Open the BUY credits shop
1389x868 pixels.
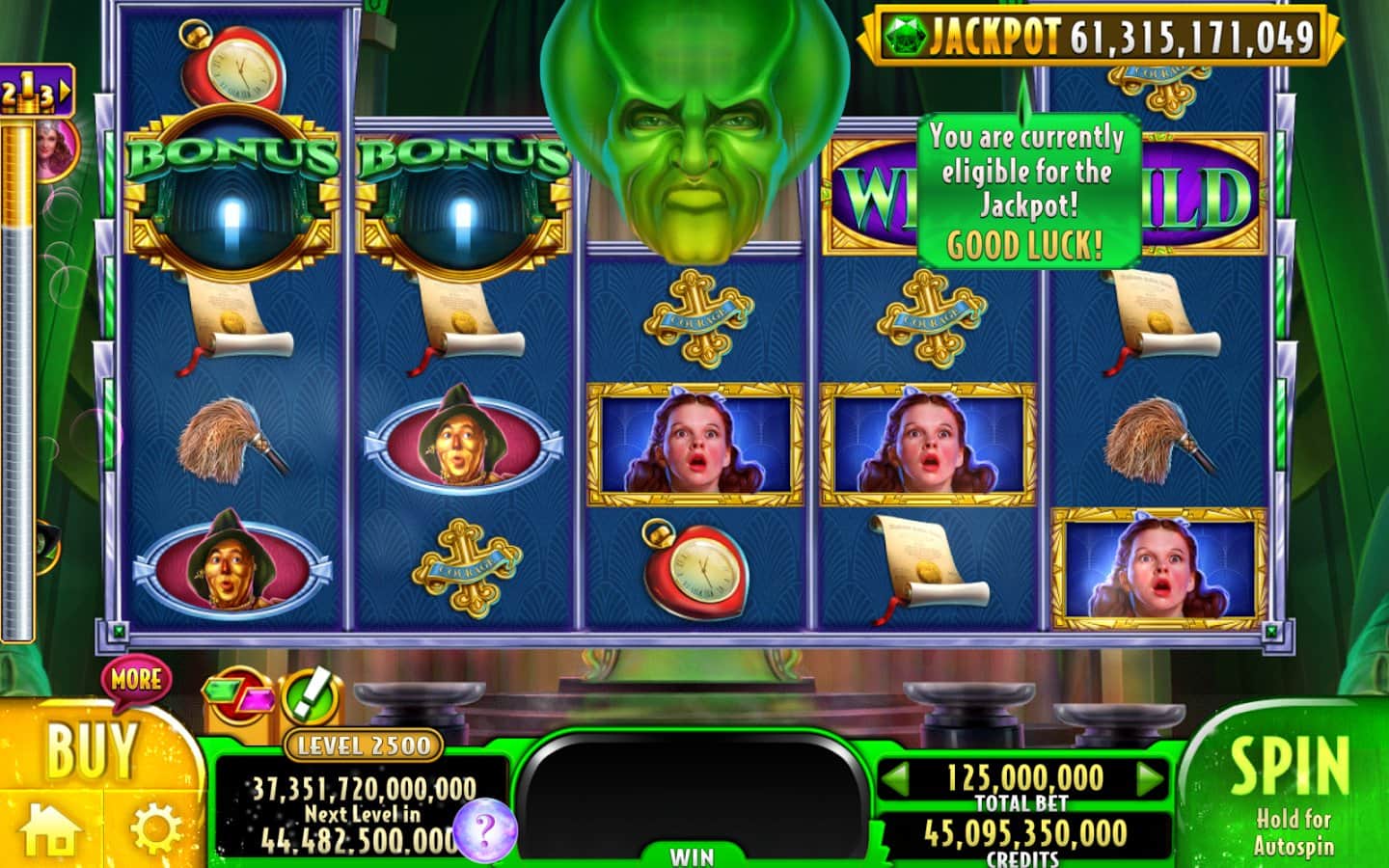click(x=92, y=748)
